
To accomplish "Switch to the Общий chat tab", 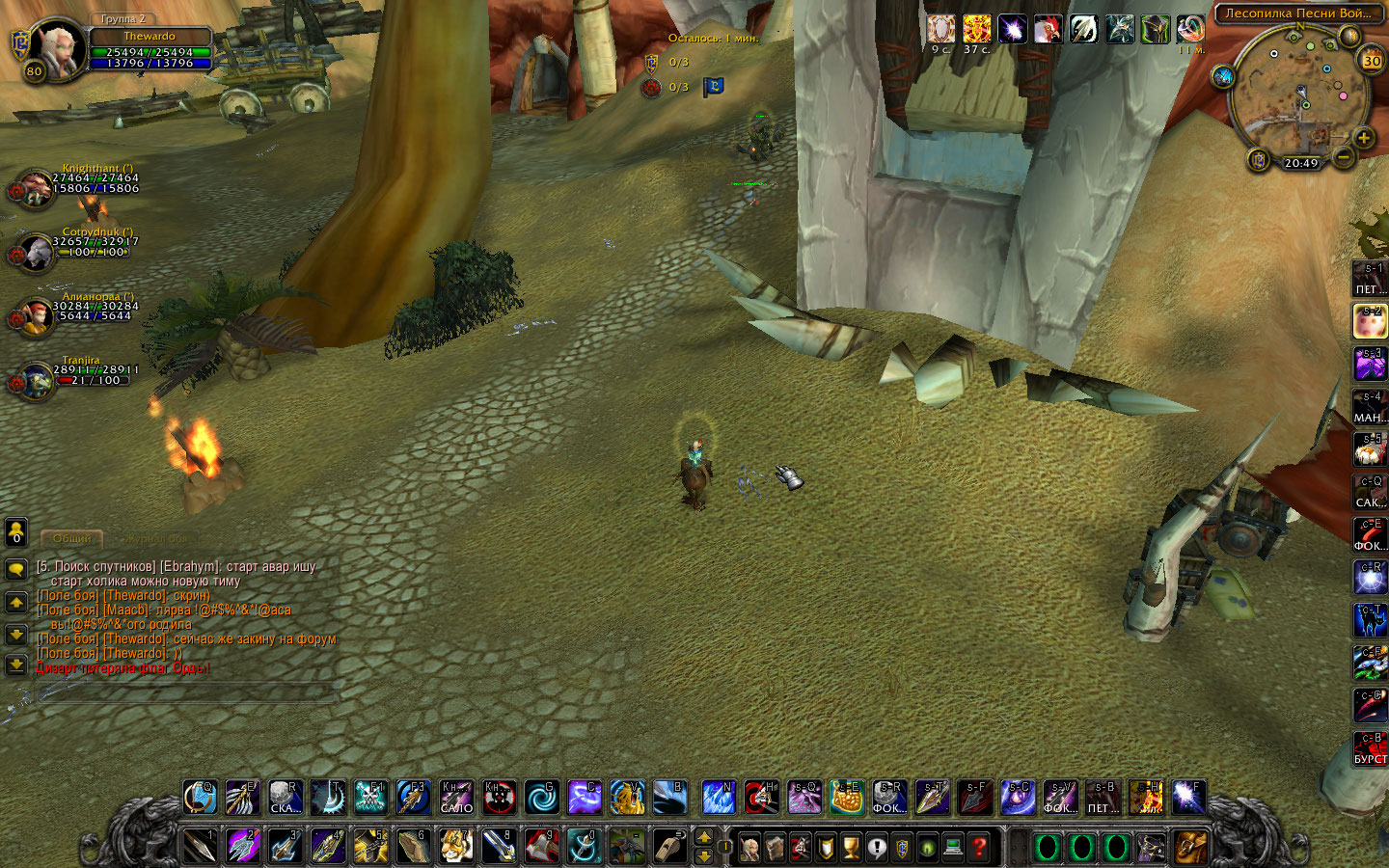I will click(x=72, y=538).
